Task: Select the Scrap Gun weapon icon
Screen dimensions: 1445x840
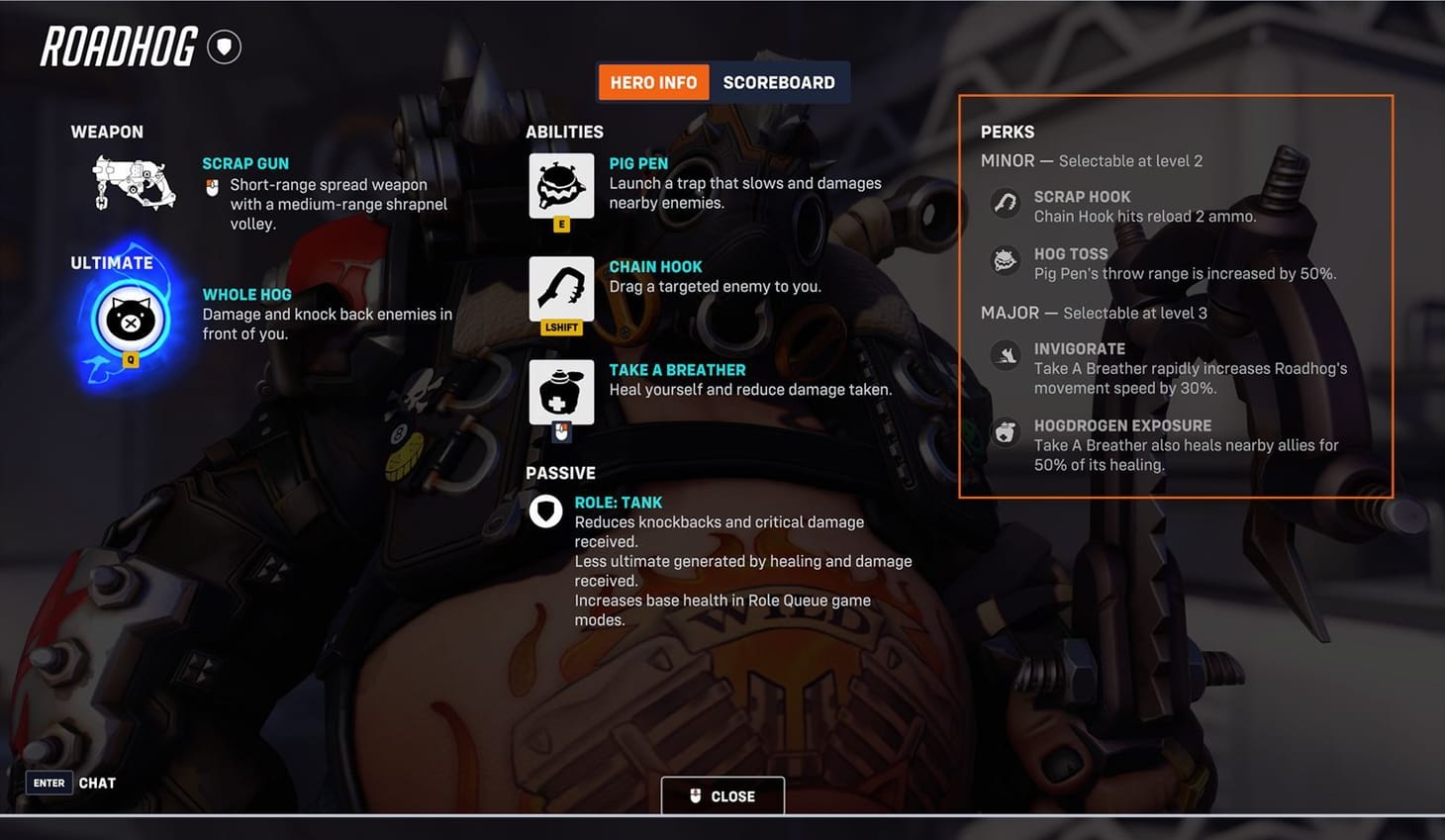Action: 132,183
